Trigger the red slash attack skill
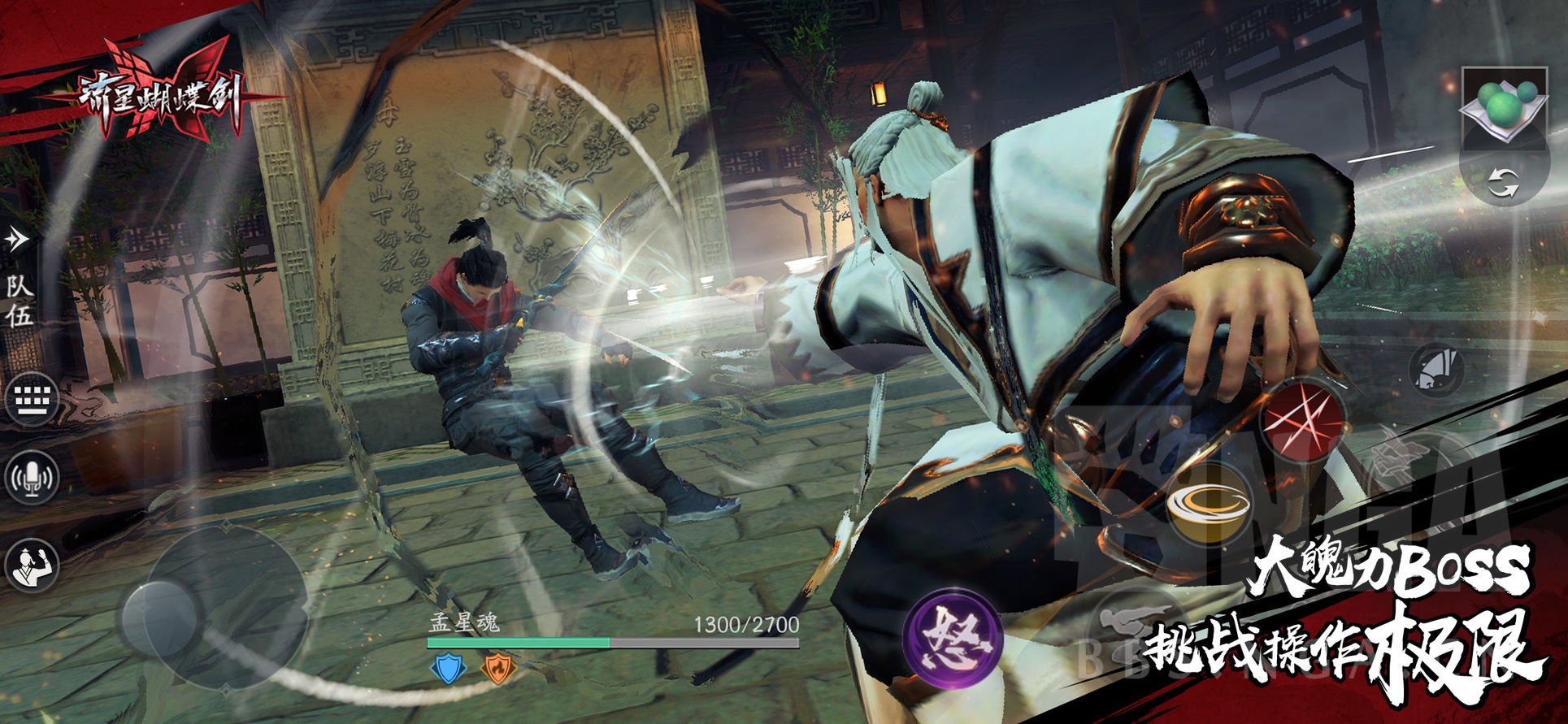 click(1302, 421)
